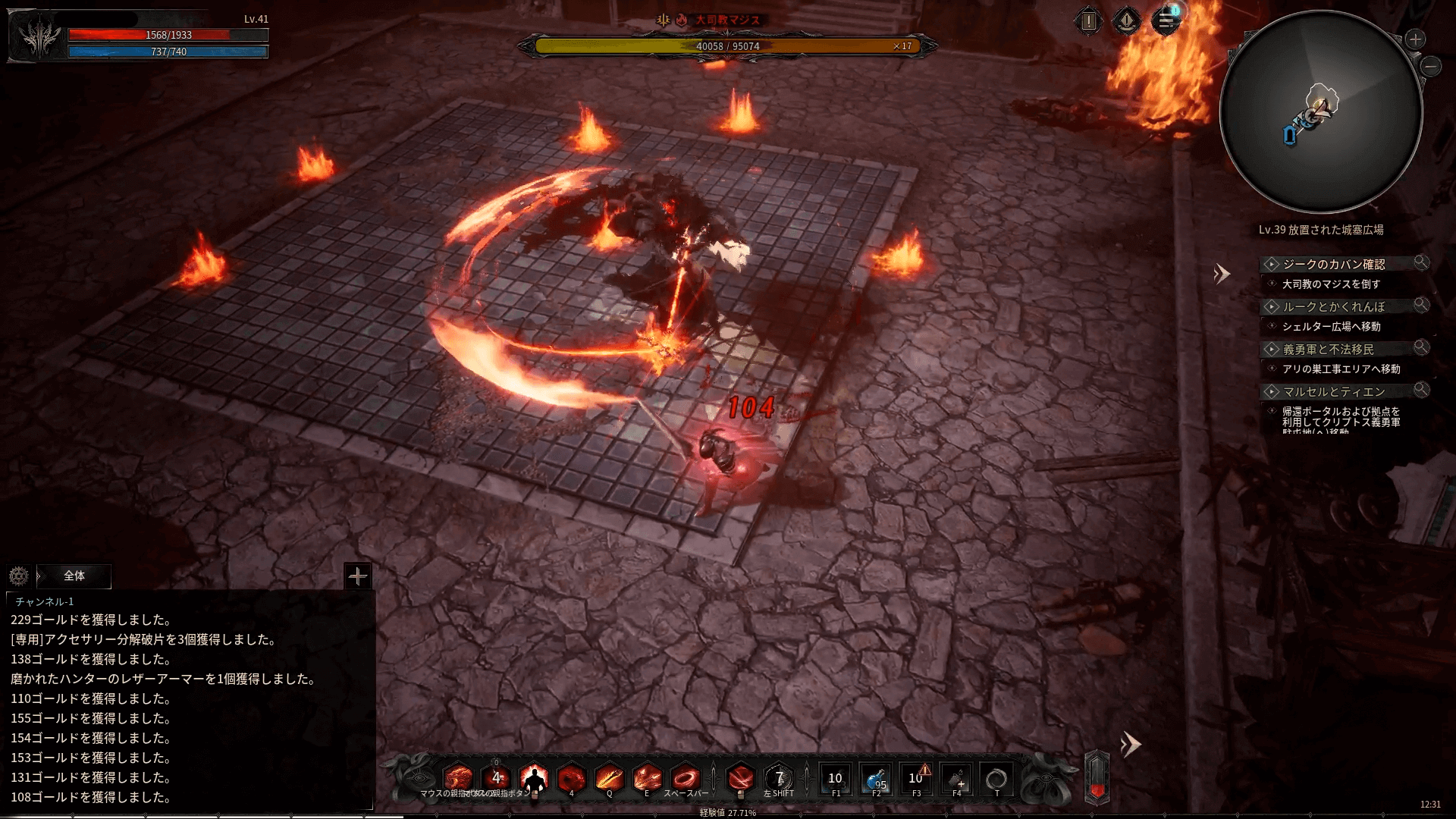Select the マルセルとティエン quest entry
The height and width of the screenshot is (819, 1456).
[x=1333, y=391]
